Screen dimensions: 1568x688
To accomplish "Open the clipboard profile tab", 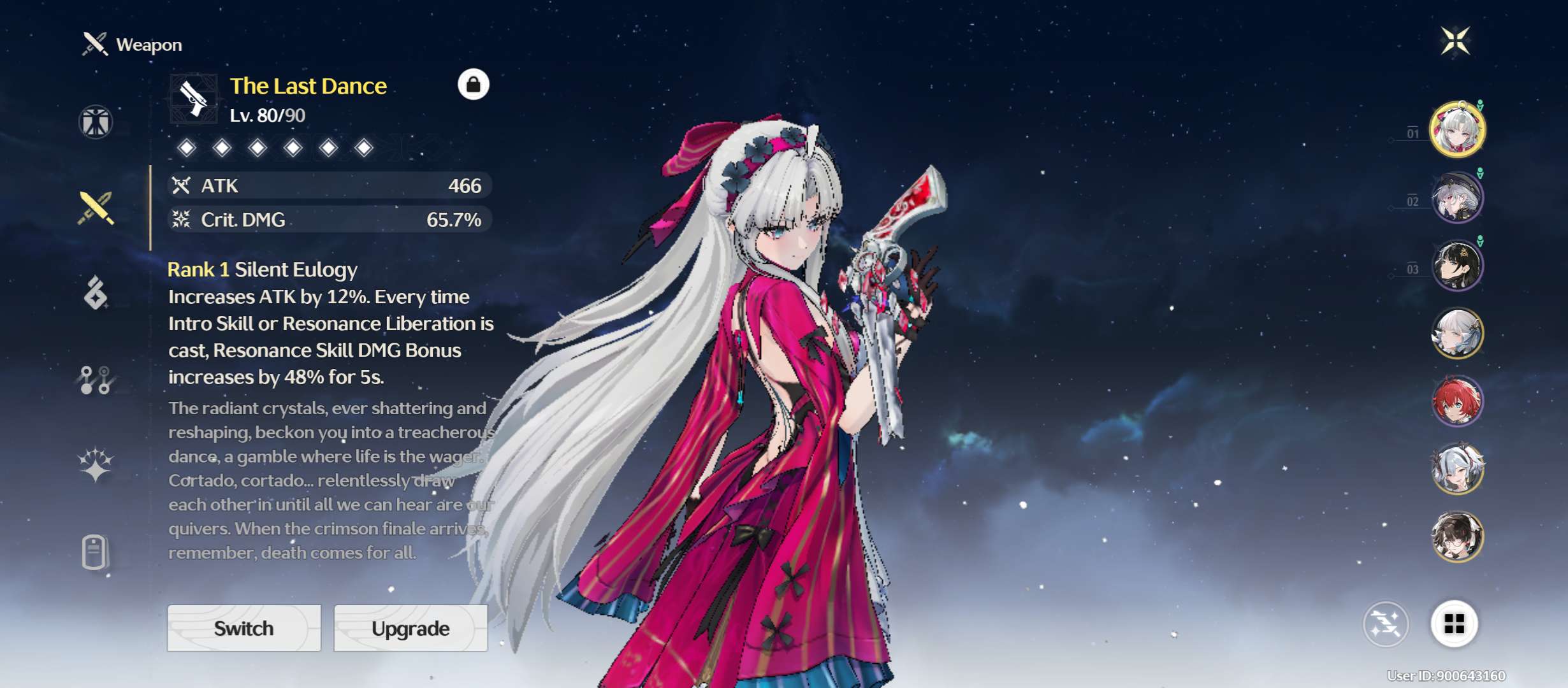I will coord(94,552).
